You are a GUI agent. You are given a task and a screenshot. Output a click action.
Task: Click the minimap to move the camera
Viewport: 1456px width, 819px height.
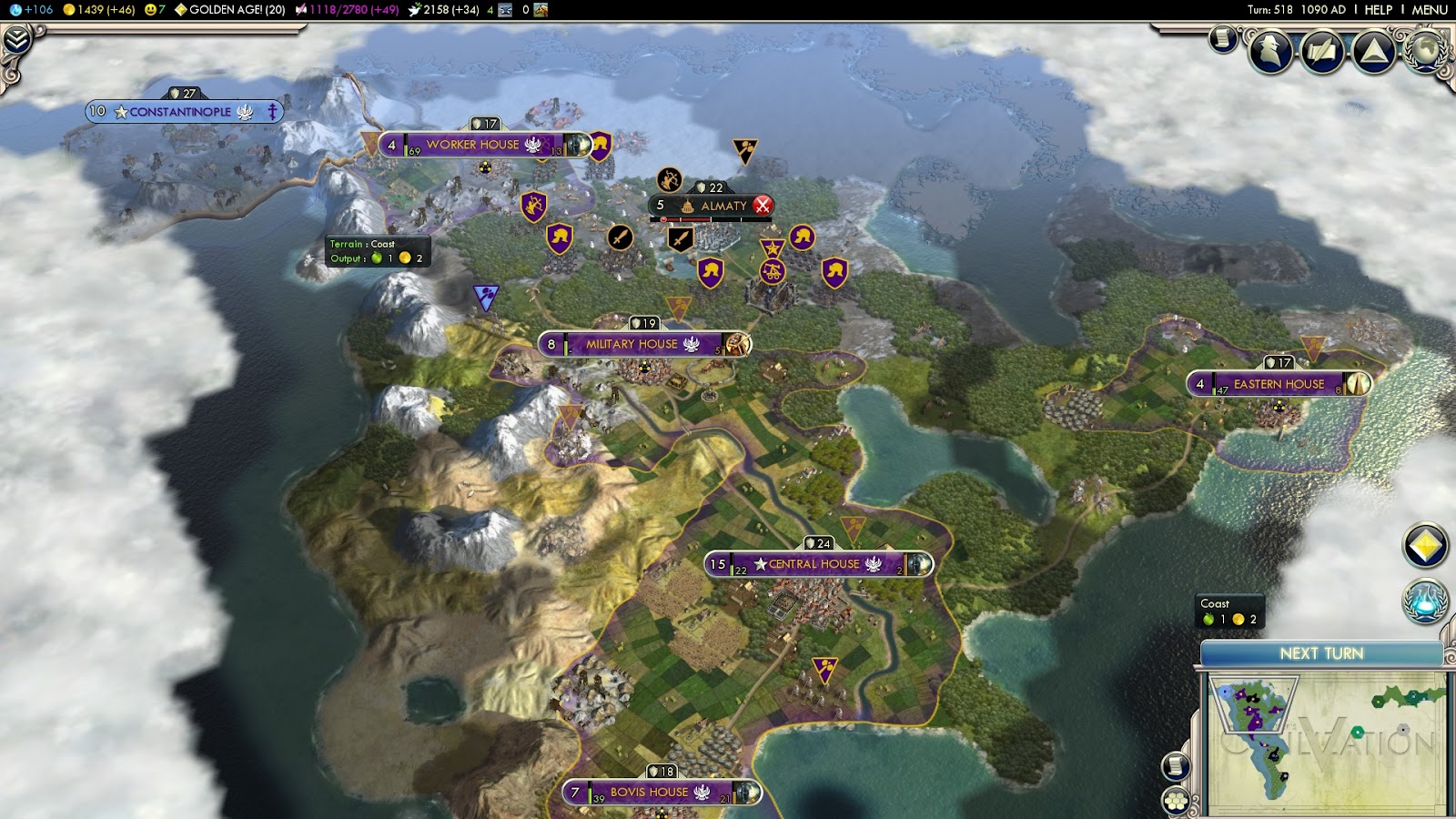1326,742
